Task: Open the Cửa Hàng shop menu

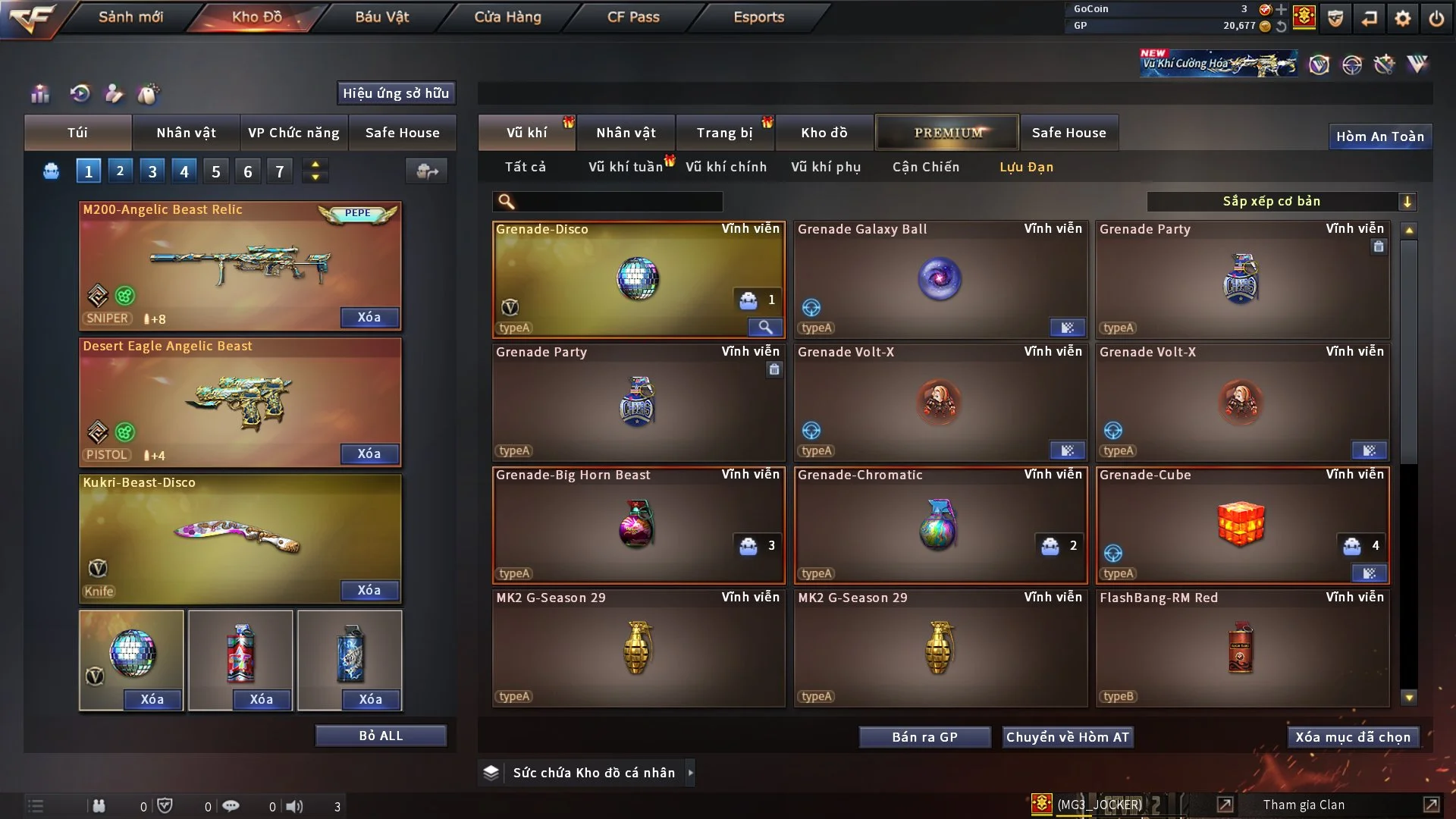Action: [507, 17]
